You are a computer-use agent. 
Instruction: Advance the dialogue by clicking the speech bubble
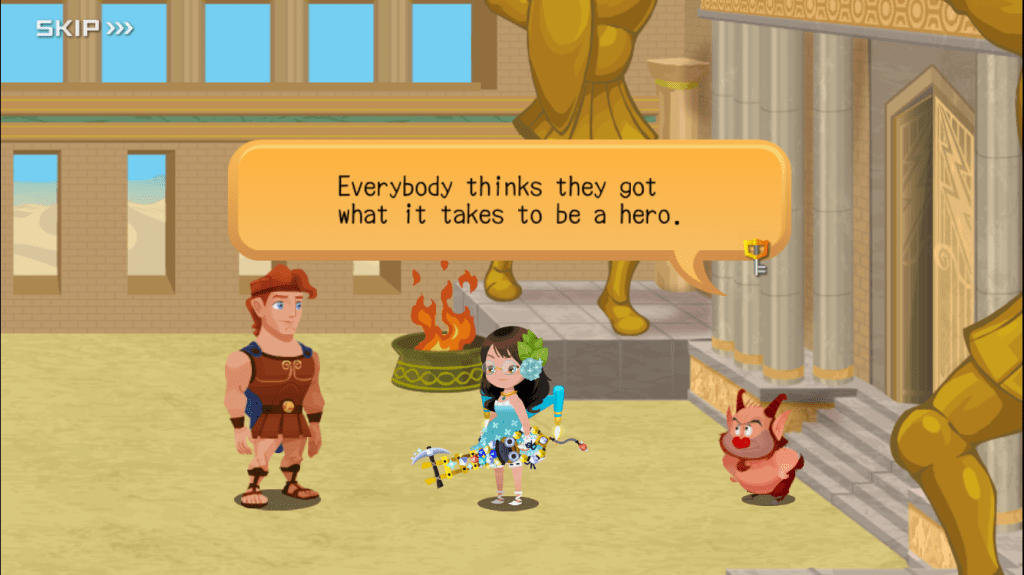pyautogui.click(x=508, y=201)
